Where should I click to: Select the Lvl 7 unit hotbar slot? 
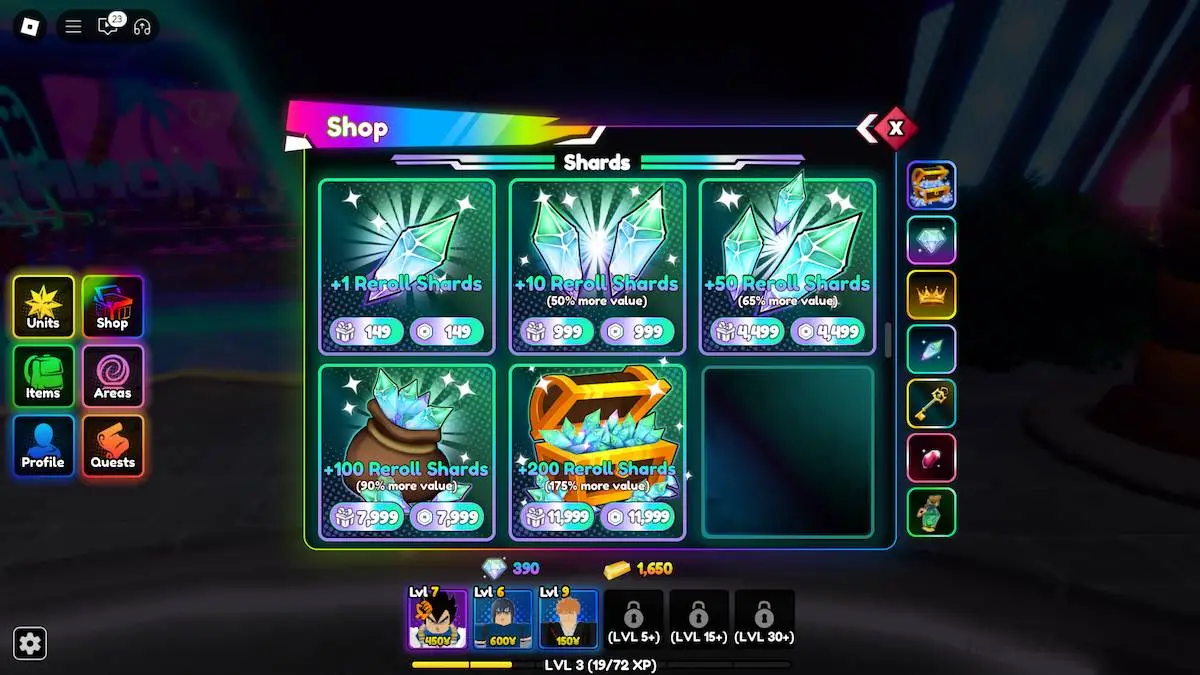437,619
